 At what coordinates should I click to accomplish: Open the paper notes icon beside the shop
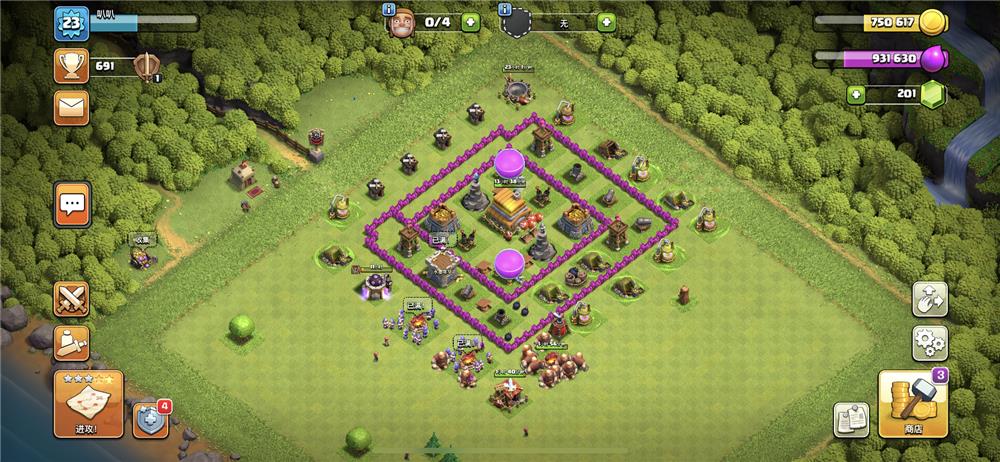(x=851, y=421)
